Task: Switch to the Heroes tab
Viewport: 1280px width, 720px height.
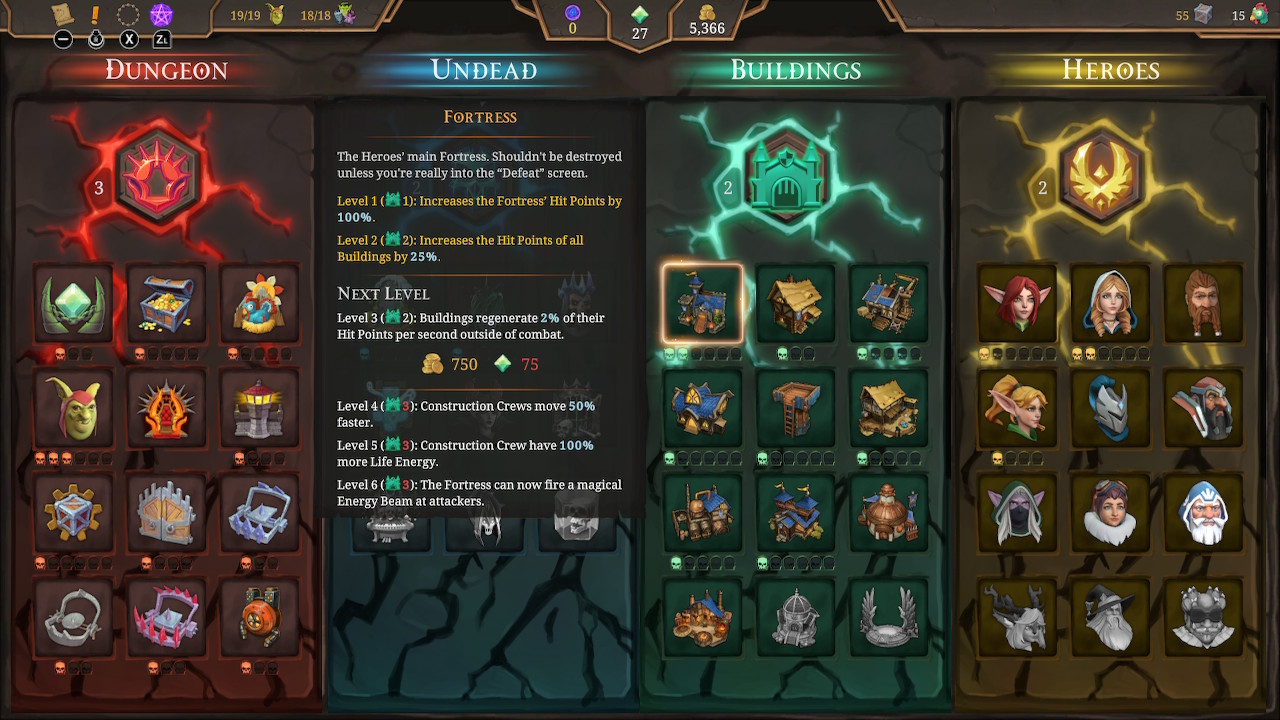Action: pos(1109,70)
